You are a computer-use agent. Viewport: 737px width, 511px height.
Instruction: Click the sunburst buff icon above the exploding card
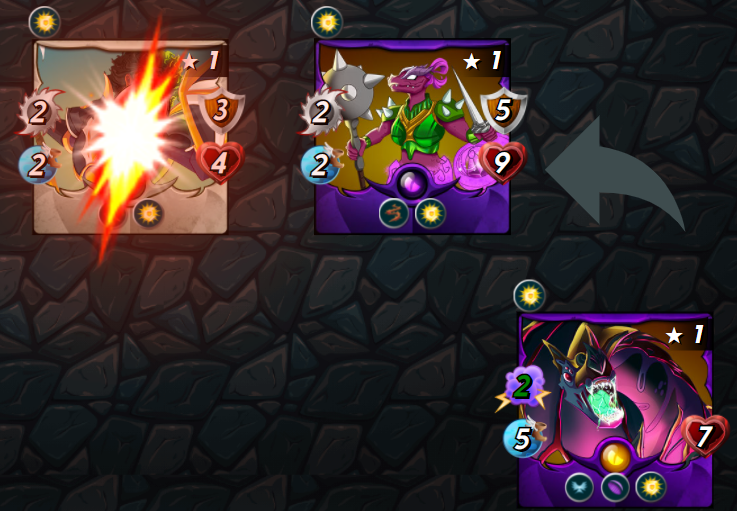point(44,21)
